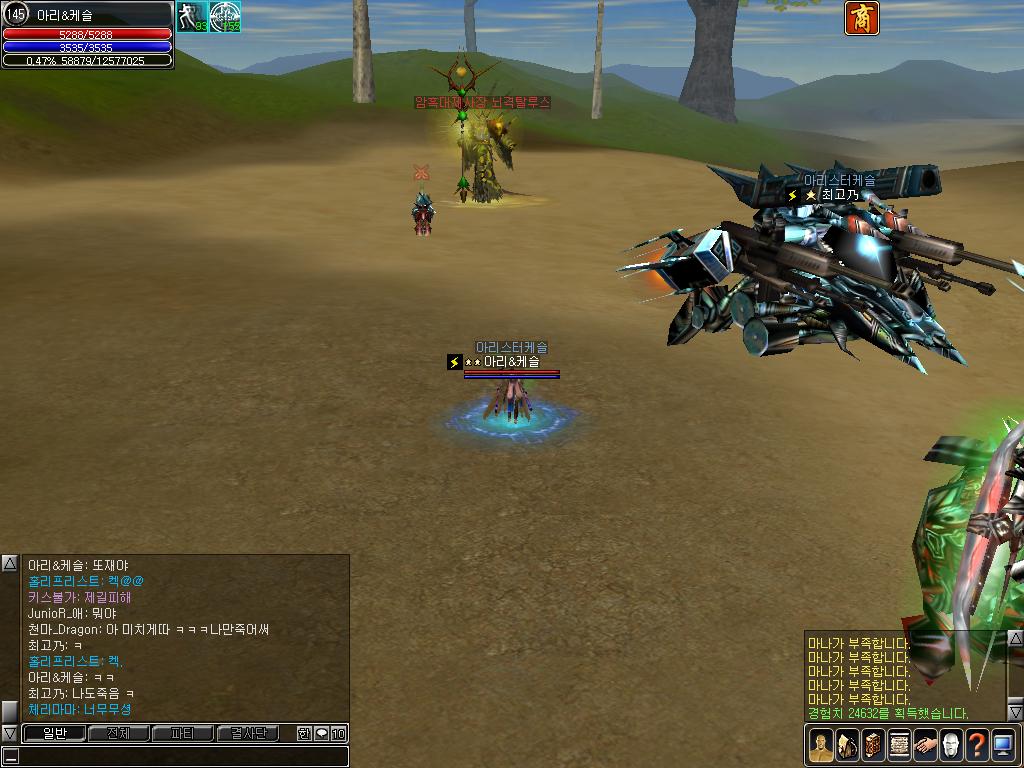
Task: Open the 파티 chat tab
Action: [182, 733]
